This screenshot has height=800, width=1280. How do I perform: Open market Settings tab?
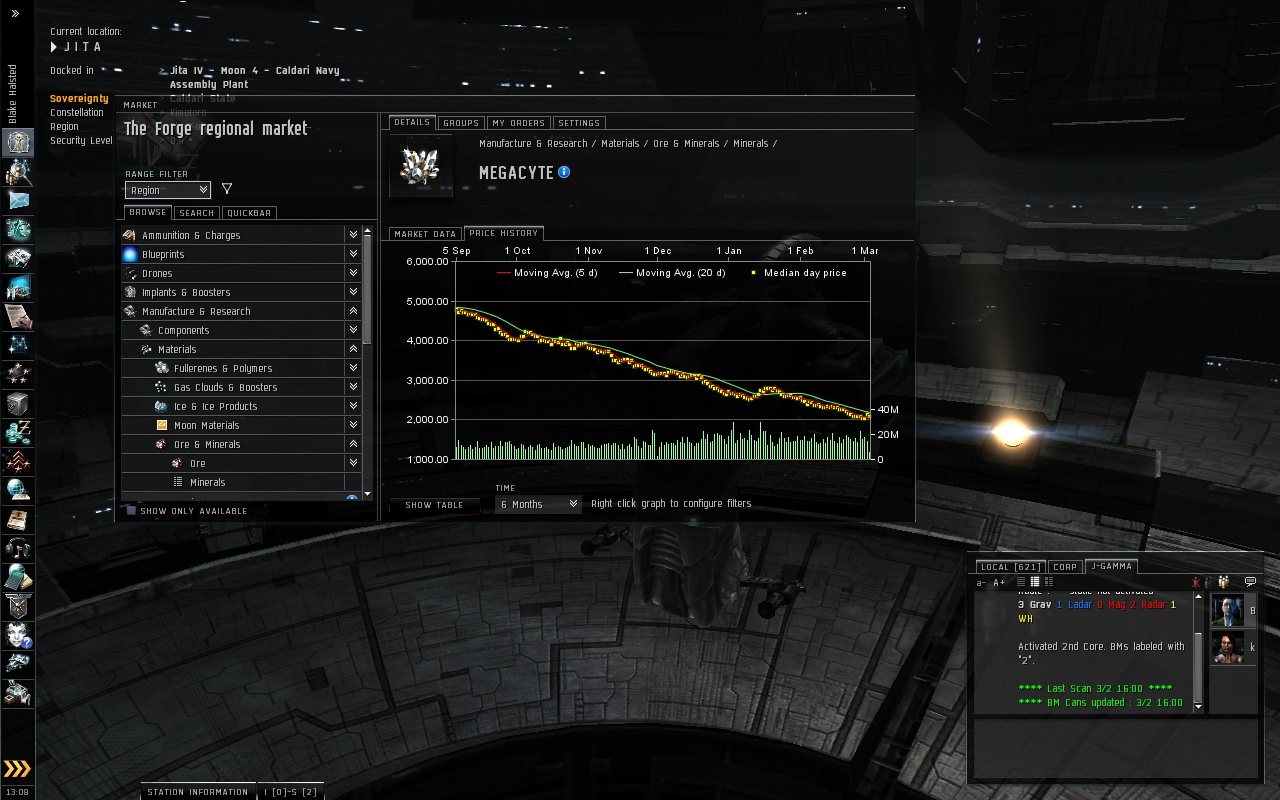click(579, 123)
